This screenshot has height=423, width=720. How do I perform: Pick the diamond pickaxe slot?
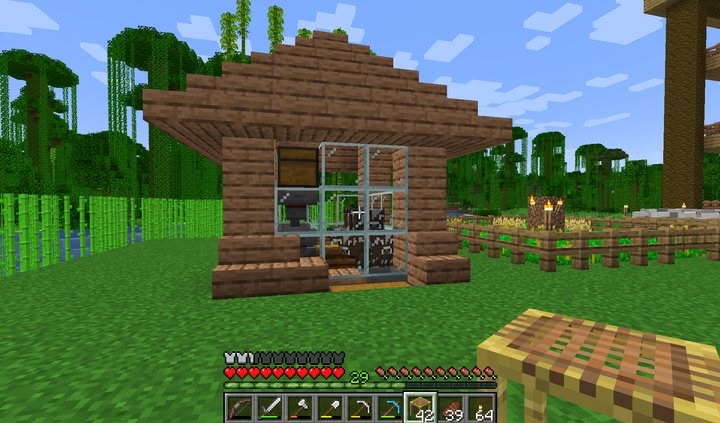tap(389, 407)
